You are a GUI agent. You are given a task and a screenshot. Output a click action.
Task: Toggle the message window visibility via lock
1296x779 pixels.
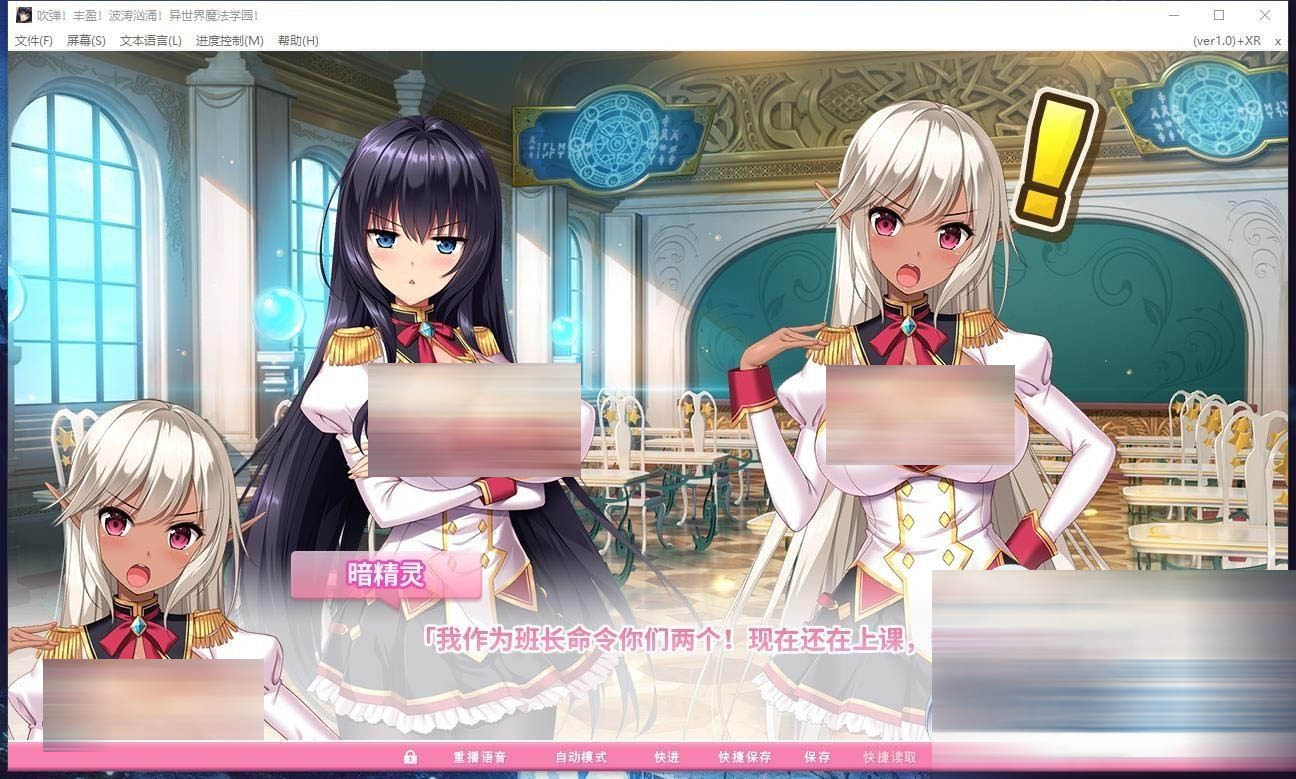point(409,757)
